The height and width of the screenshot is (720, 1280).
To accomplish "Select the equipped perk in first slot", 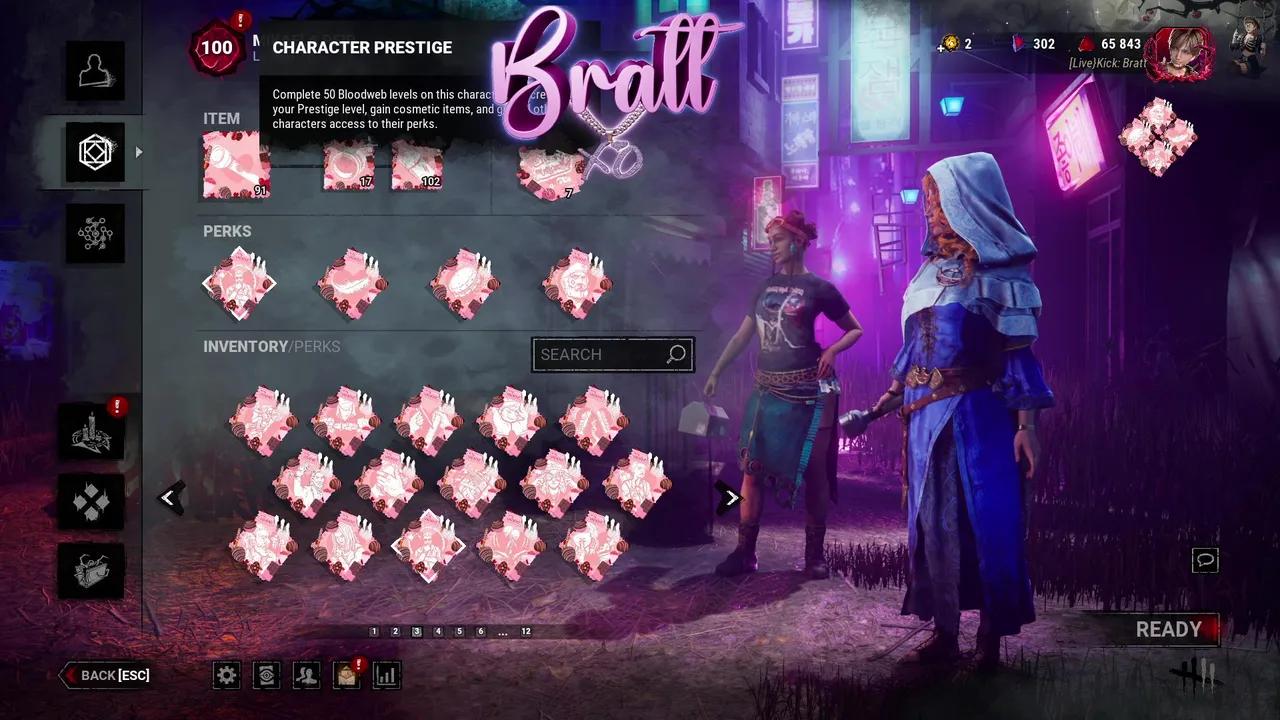I will 237,283.
